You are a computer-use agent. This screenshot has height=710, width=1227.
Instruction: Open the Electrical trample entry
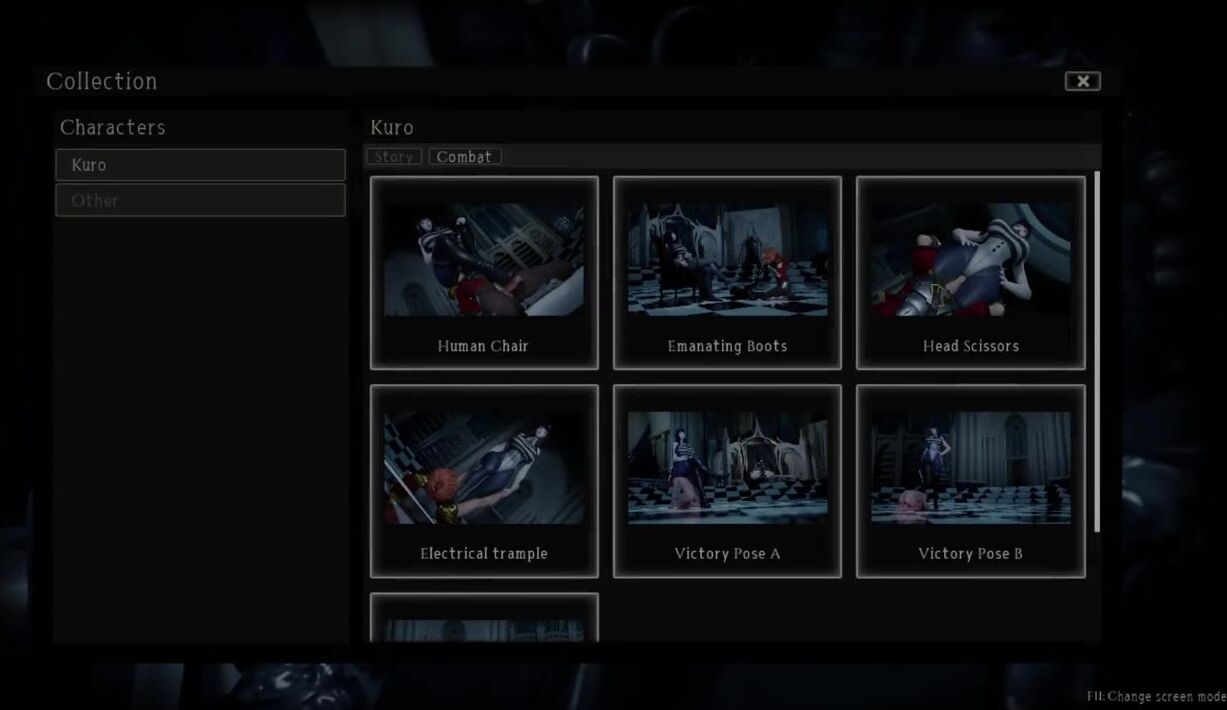484,481
